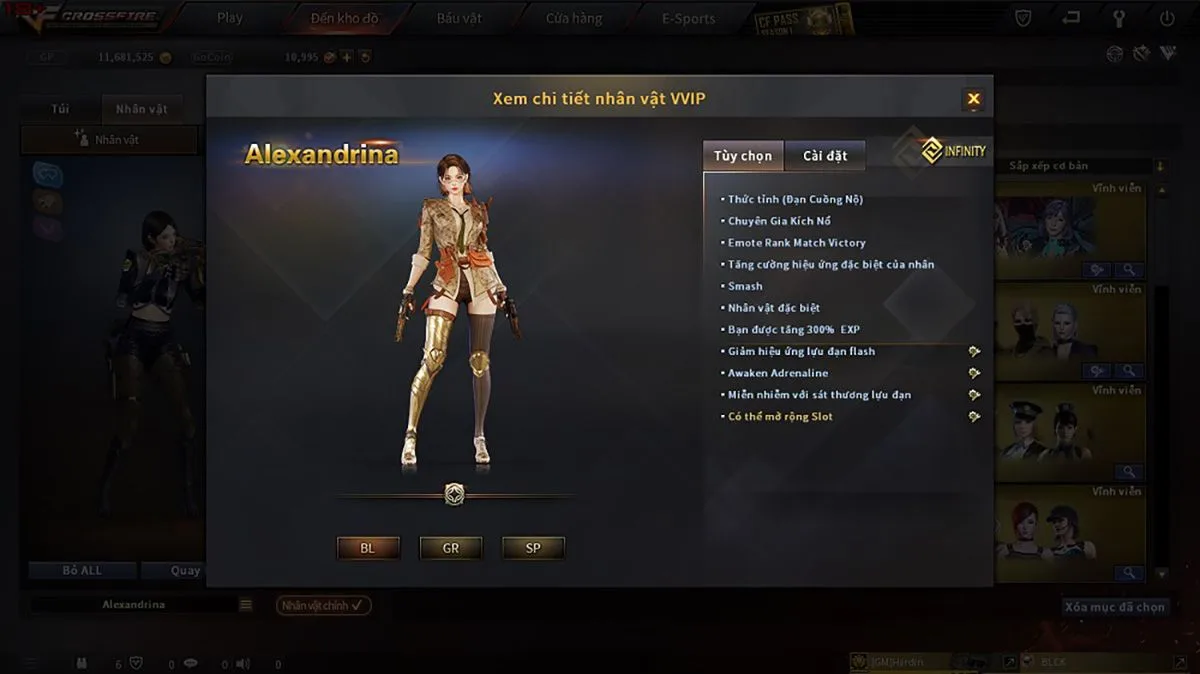Close the VVIP character detail window
Viewport: 1200px width, 674px height.
[973, 98]
